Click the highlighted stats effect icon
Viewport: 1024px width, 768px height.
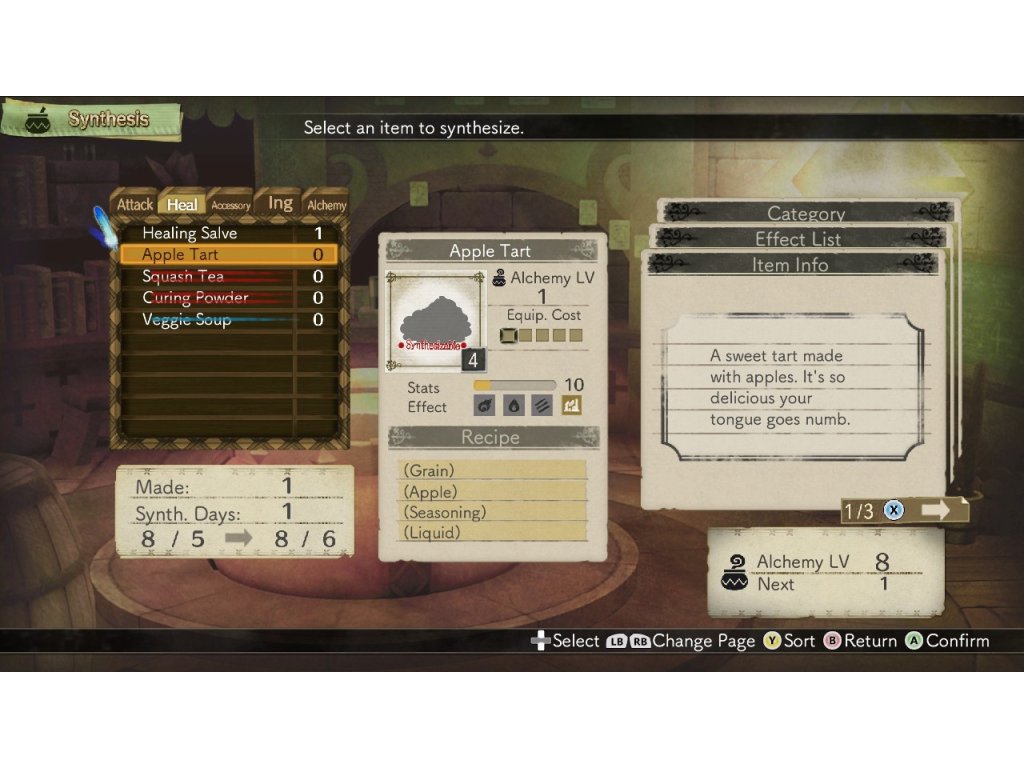[x=571, y=406]
